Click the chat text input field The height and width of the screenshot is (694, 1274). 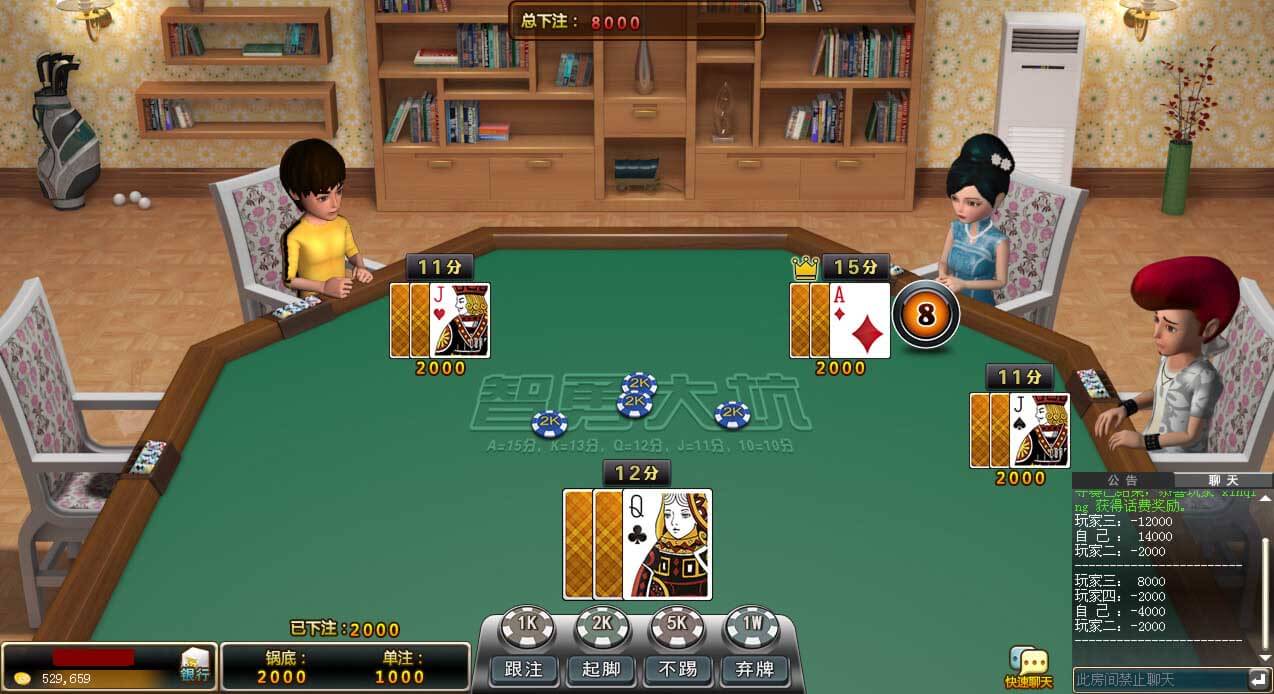pos(1158,679)
